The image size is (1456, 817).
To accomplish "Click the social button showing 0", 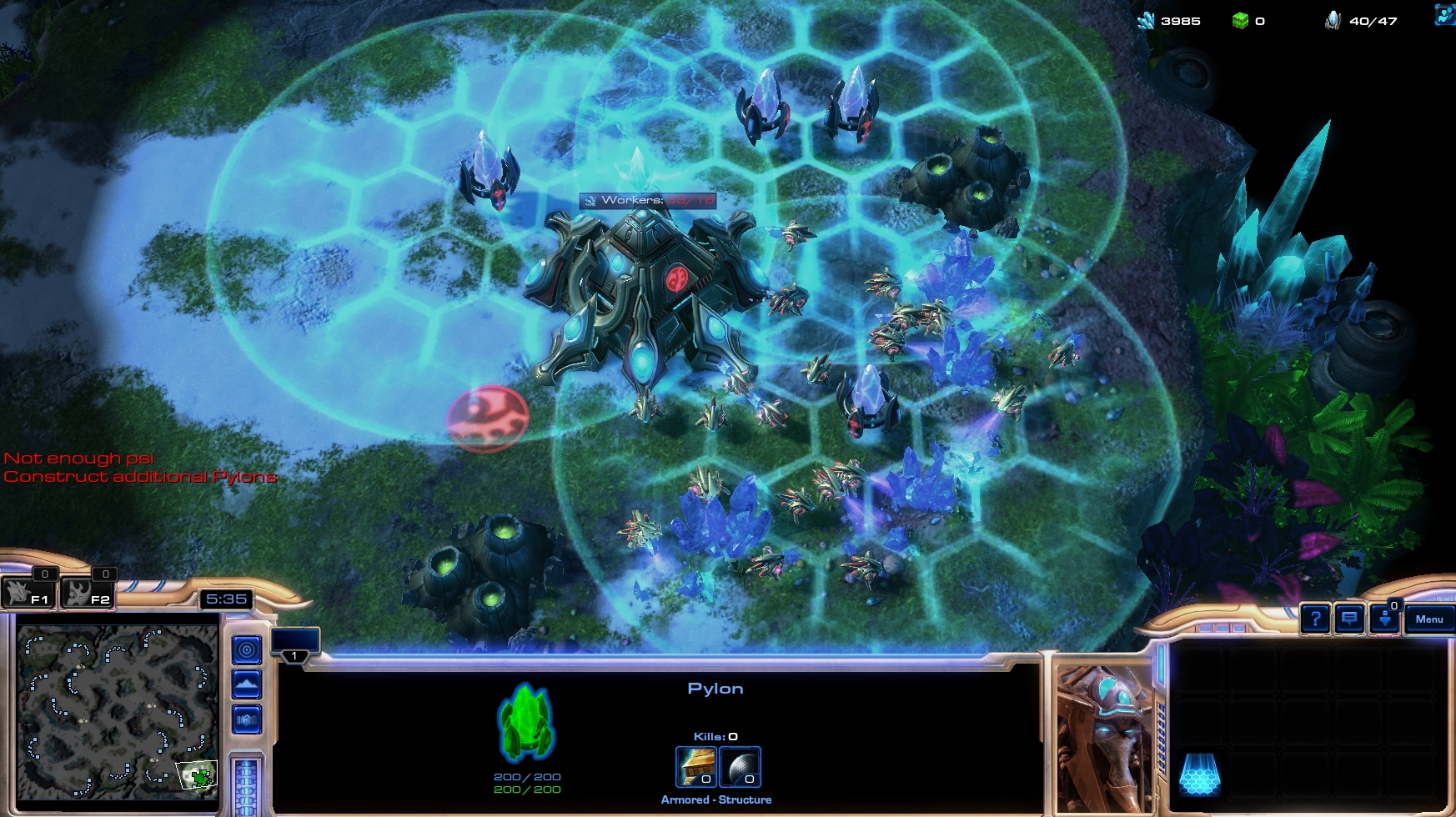I will pos(1384,619).
